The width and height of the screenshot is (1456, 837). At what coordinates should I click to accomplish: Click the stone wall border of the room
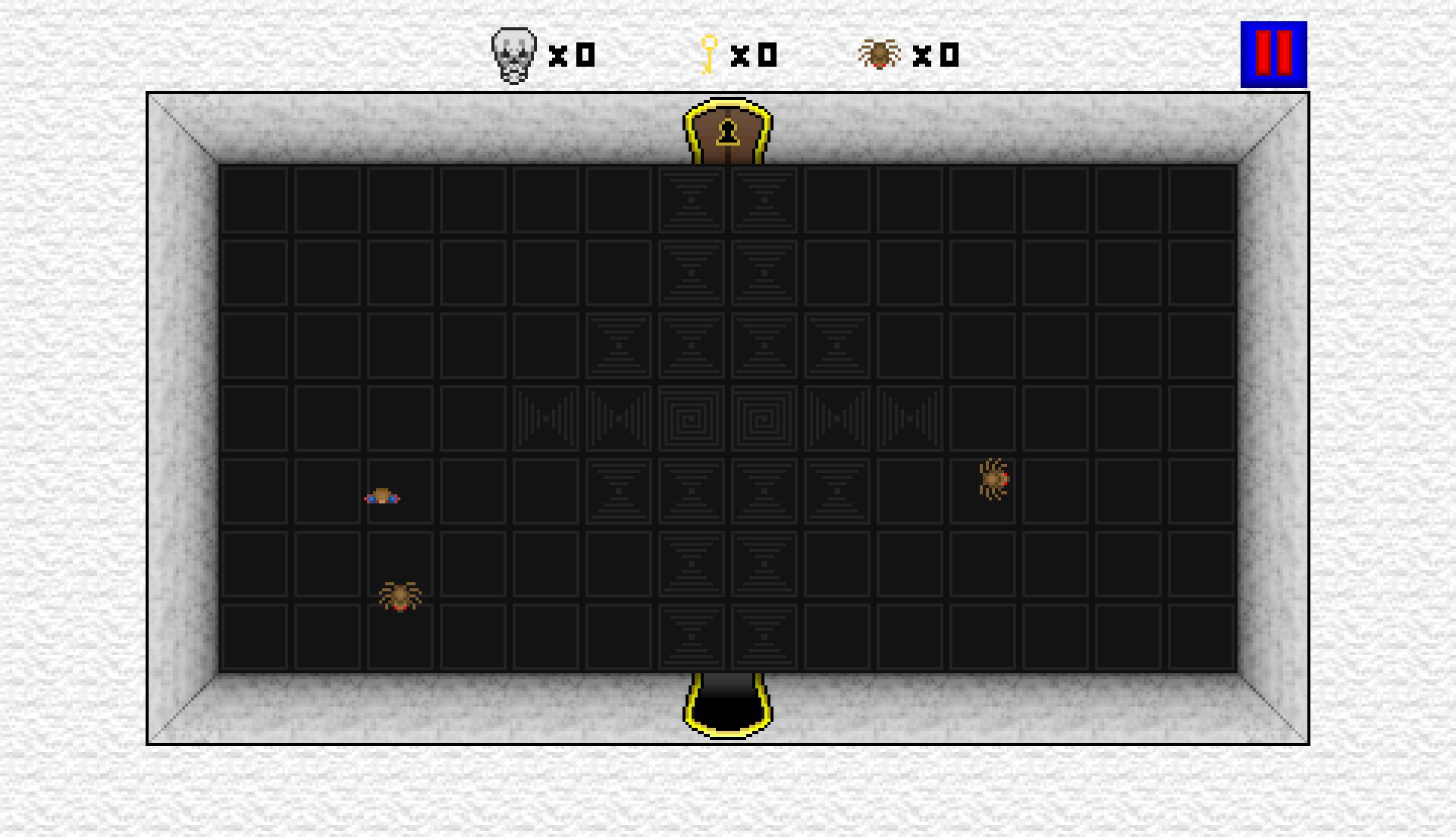point(182,417)
